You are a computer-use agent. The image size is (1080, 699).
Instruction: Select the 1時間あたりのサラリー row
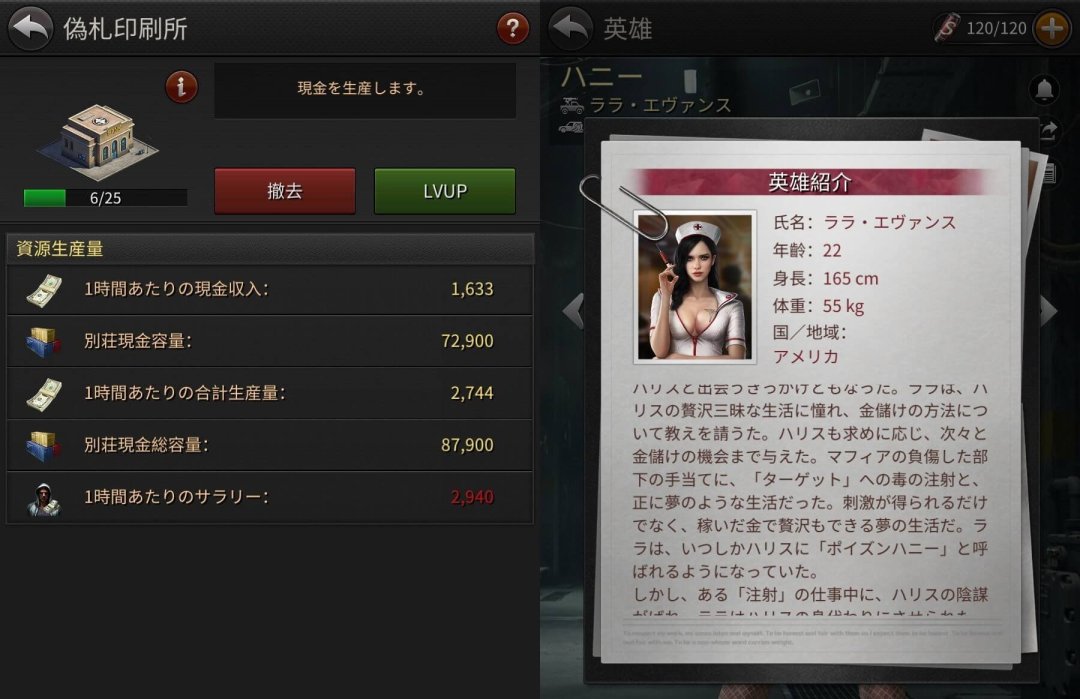[270, 497]
